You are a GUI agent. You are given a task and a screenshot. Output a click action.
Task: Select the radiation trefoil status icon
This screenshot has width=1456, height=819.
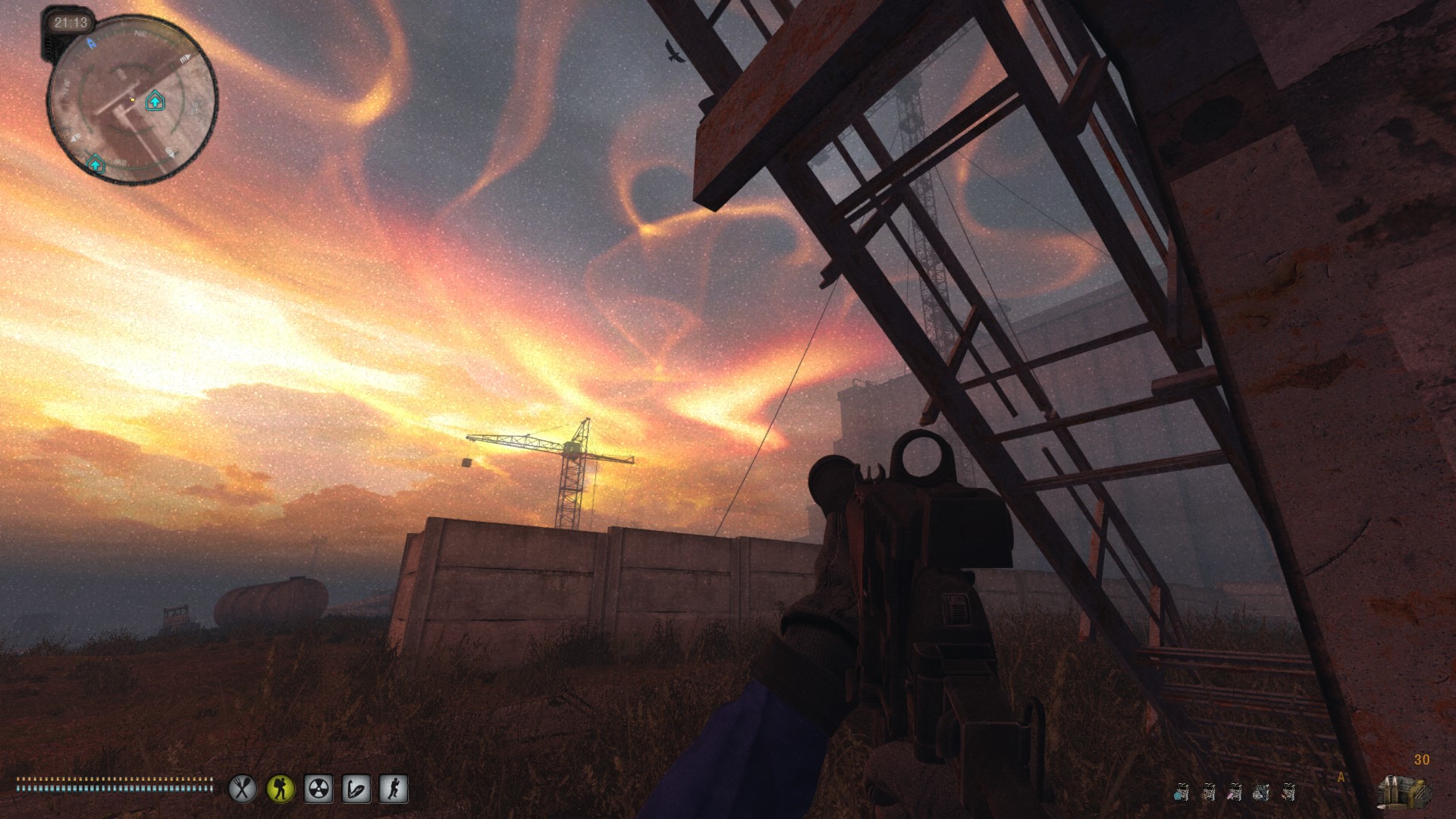318,789
